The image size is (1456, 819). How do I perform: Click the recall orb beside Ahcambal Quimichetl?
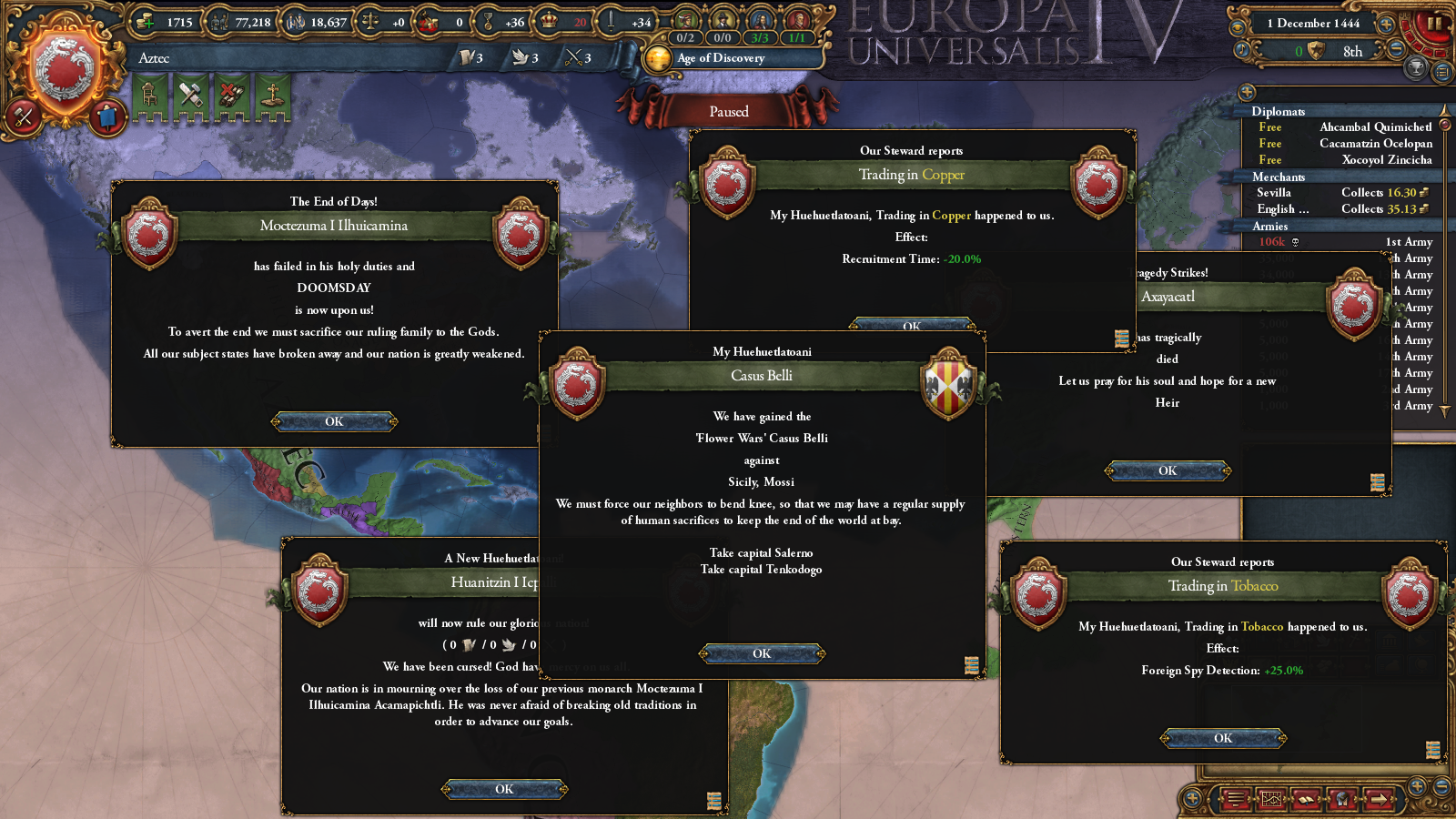[1445, 126]
